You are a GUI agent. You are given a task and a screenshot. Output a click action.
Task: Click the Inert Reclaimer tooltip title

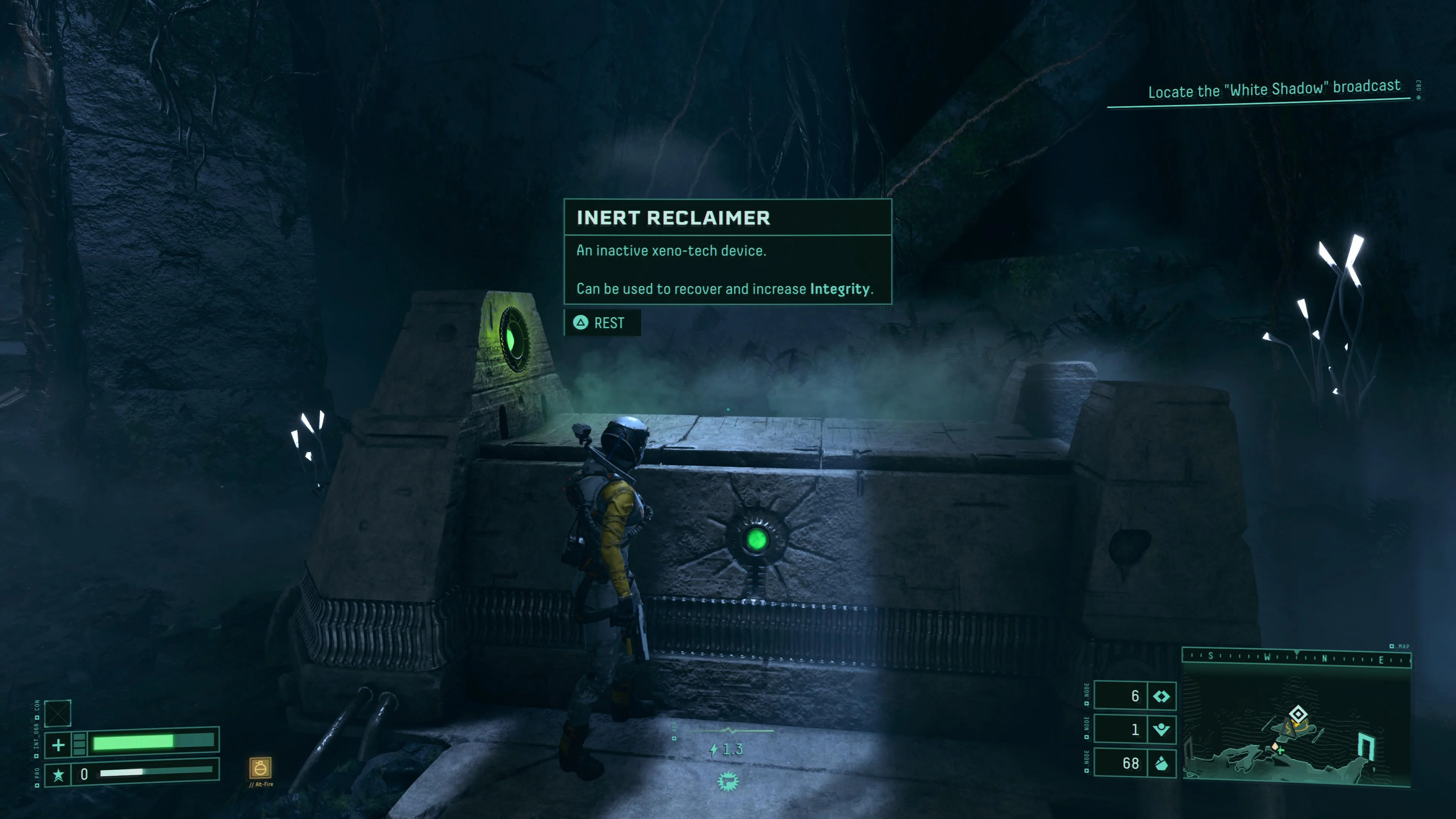673,218
